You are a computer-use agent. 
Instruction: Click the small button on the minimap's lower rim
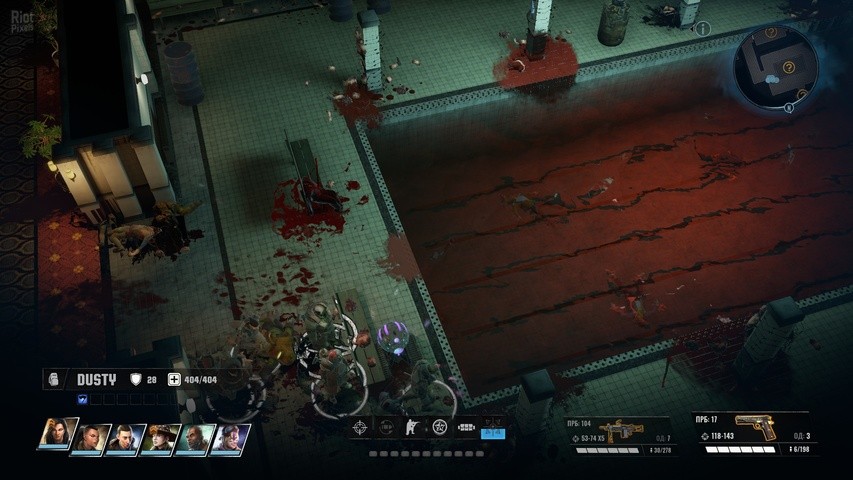[x=788, y=107]
